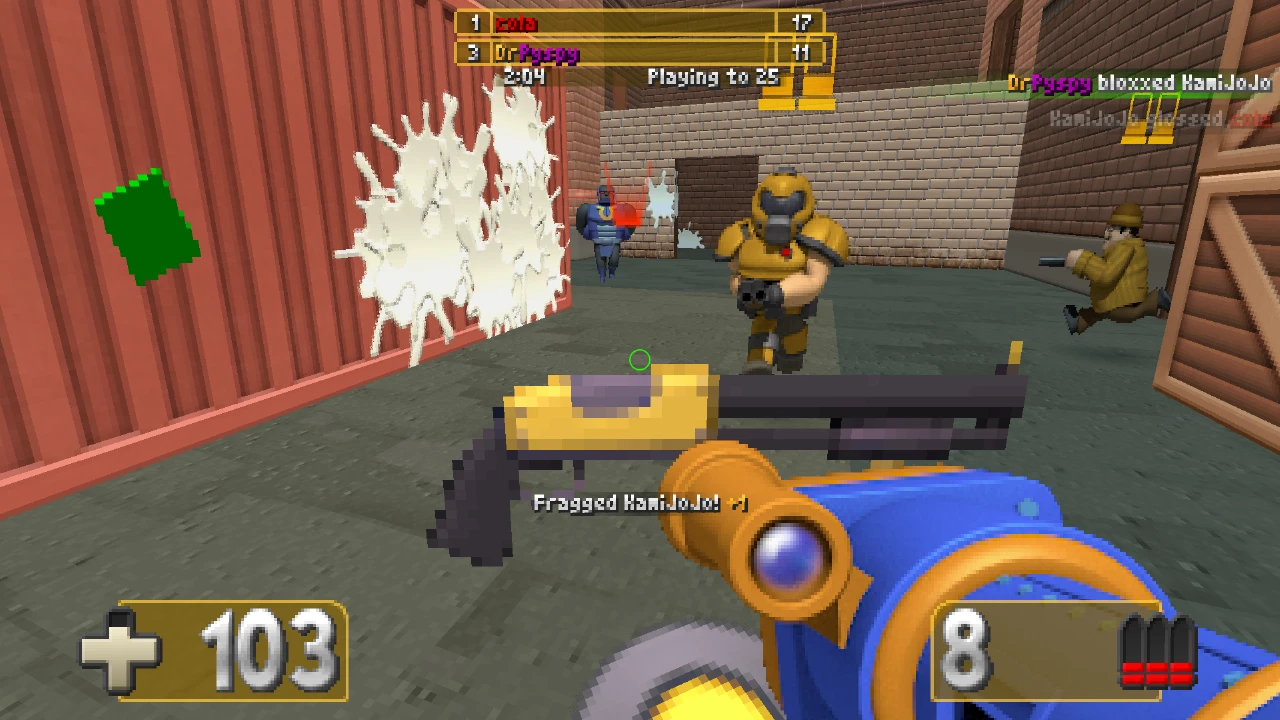Click the health cross icon
Screen dimensions: 1280x720
pyautogui.click(x=124, y=651)
